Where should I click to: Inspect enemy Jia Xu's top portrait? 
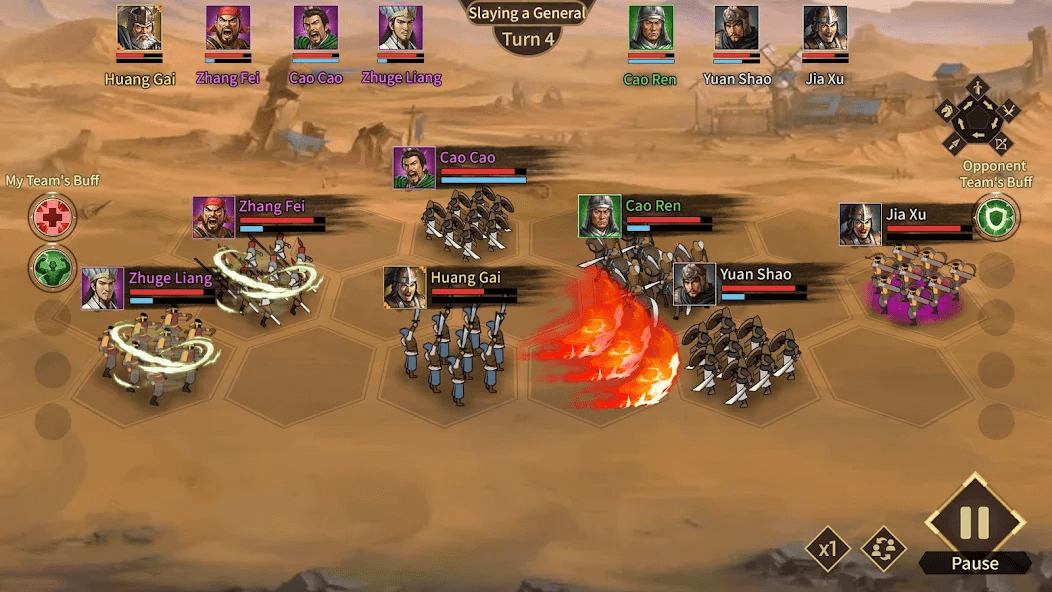[x=825, y=28]
